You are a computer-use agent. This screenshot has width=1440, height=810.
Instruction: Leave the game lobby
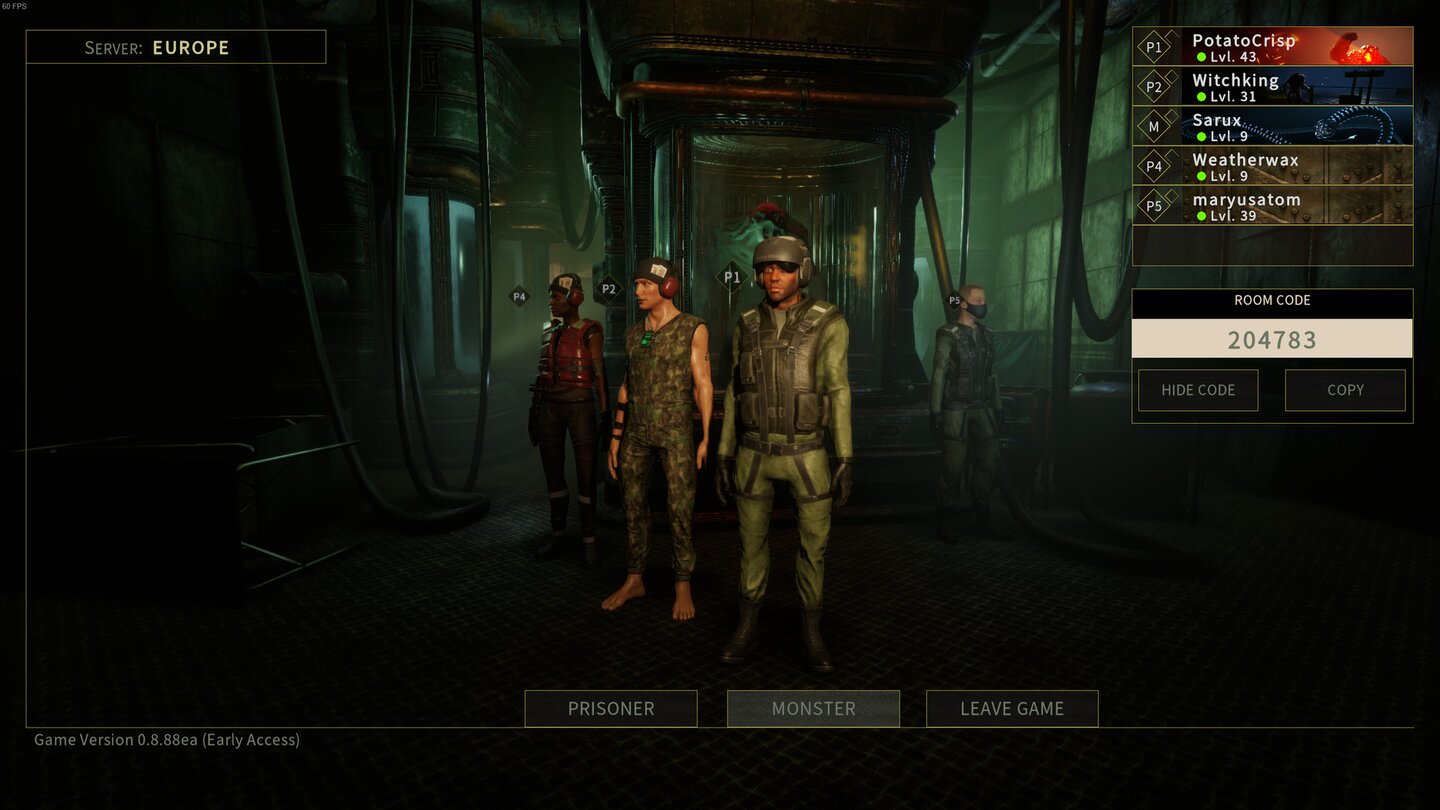[x=1012, y=708]
